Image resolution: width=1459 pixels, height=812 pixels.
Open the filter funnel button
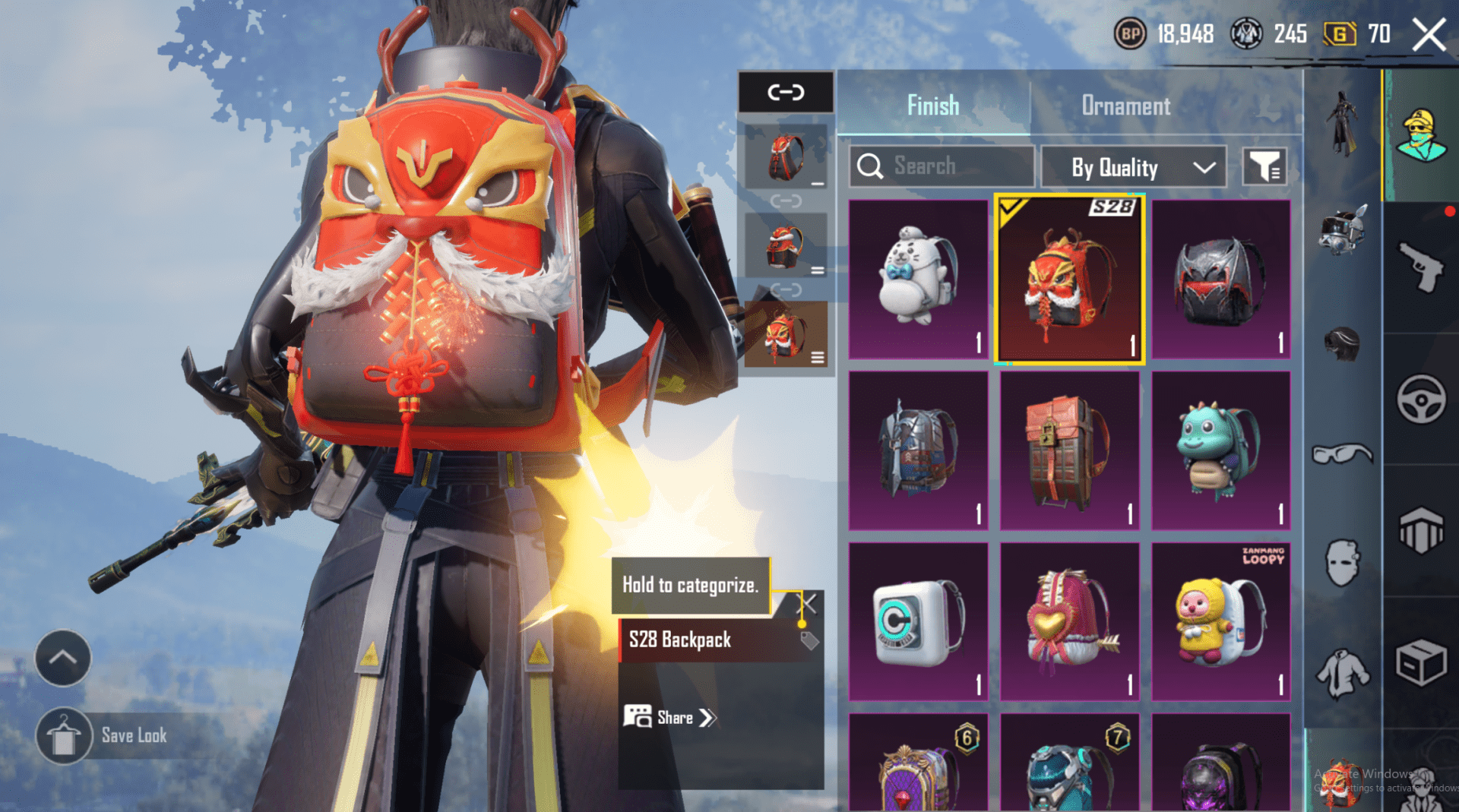click(x=1264, y=166)
